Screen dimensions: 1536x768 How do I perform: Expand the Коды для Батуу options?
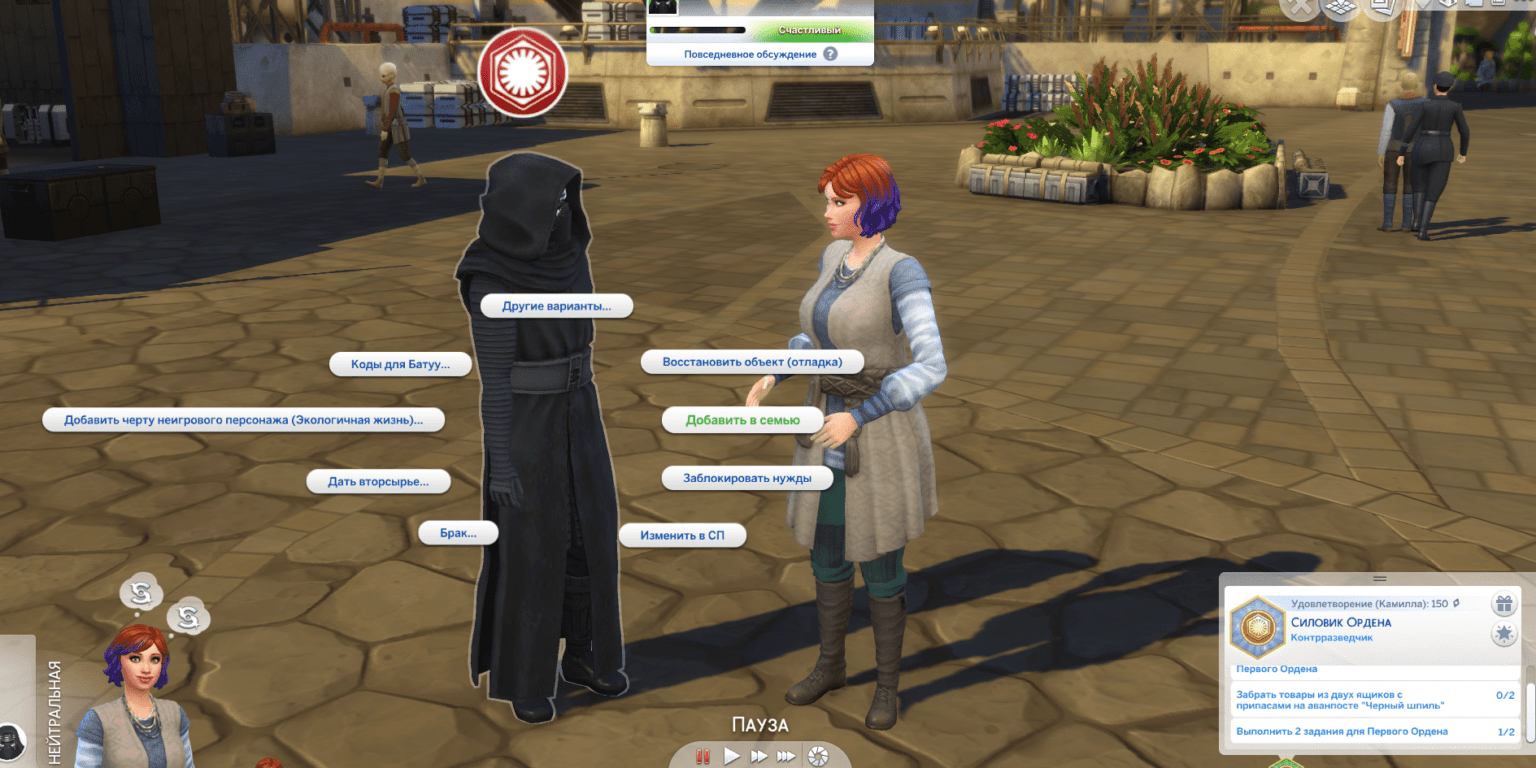[x=401, y=364]
